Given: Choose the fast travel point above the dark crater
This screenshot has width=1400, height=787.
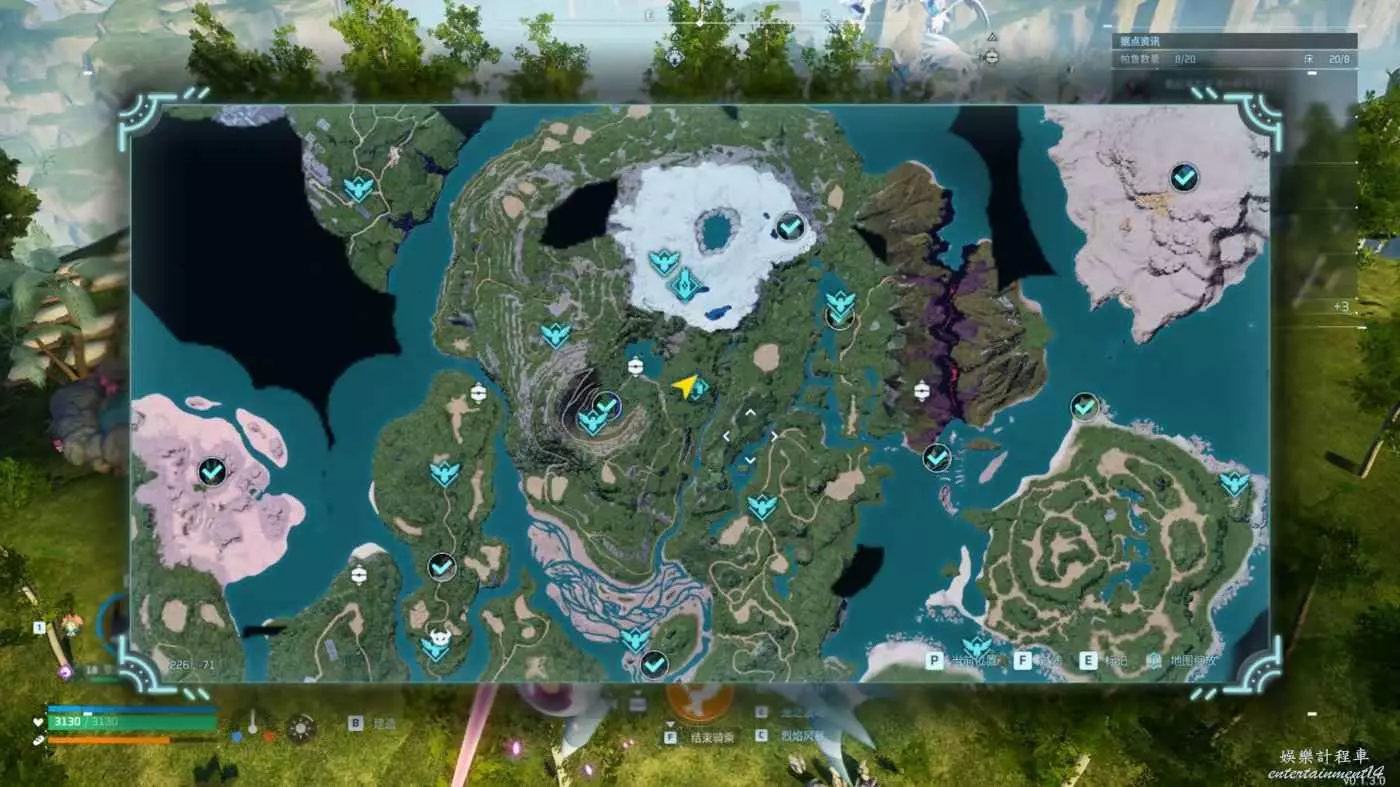Looking at the screenshot, I should 555,334.
